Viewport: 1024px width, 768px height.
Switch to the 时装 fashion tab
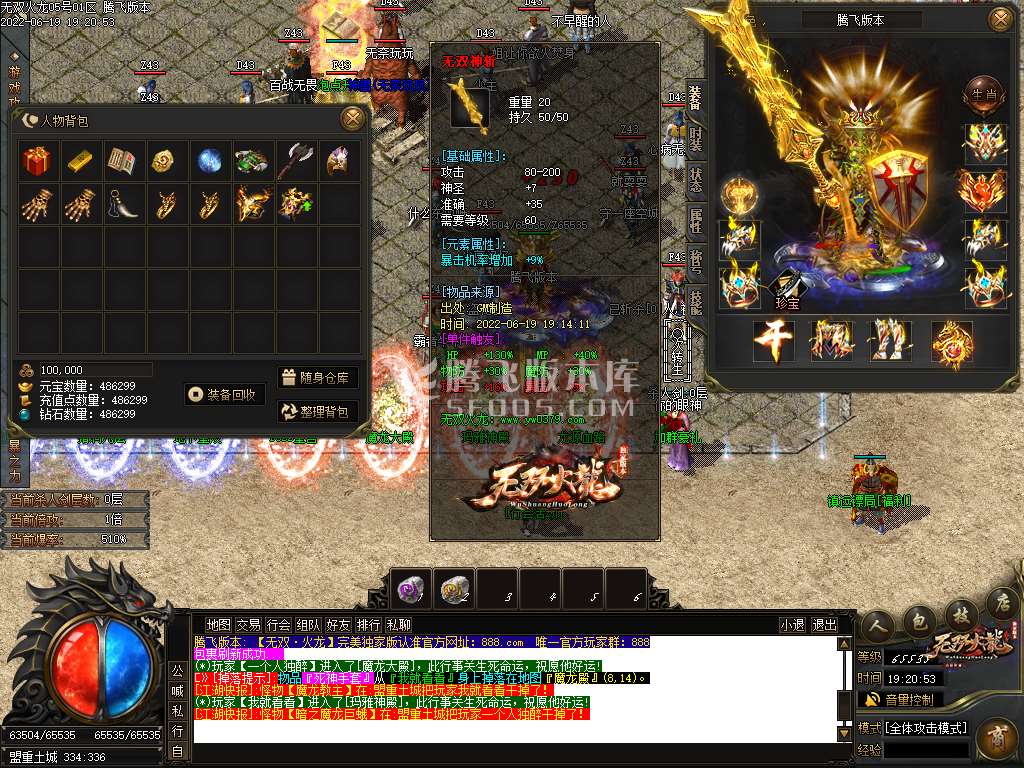pyautogui.click(x=696, y=139)
